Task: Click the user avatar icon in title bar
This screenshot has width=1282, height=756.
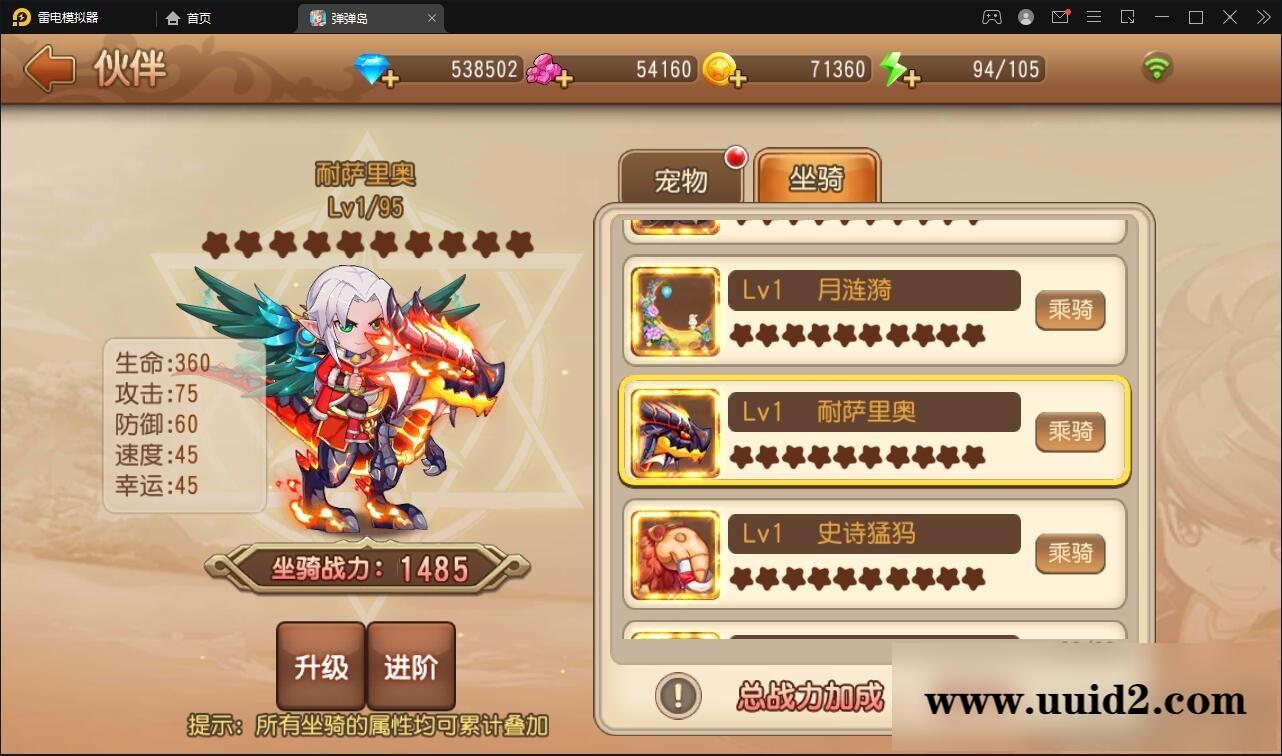Action: 1024,17
